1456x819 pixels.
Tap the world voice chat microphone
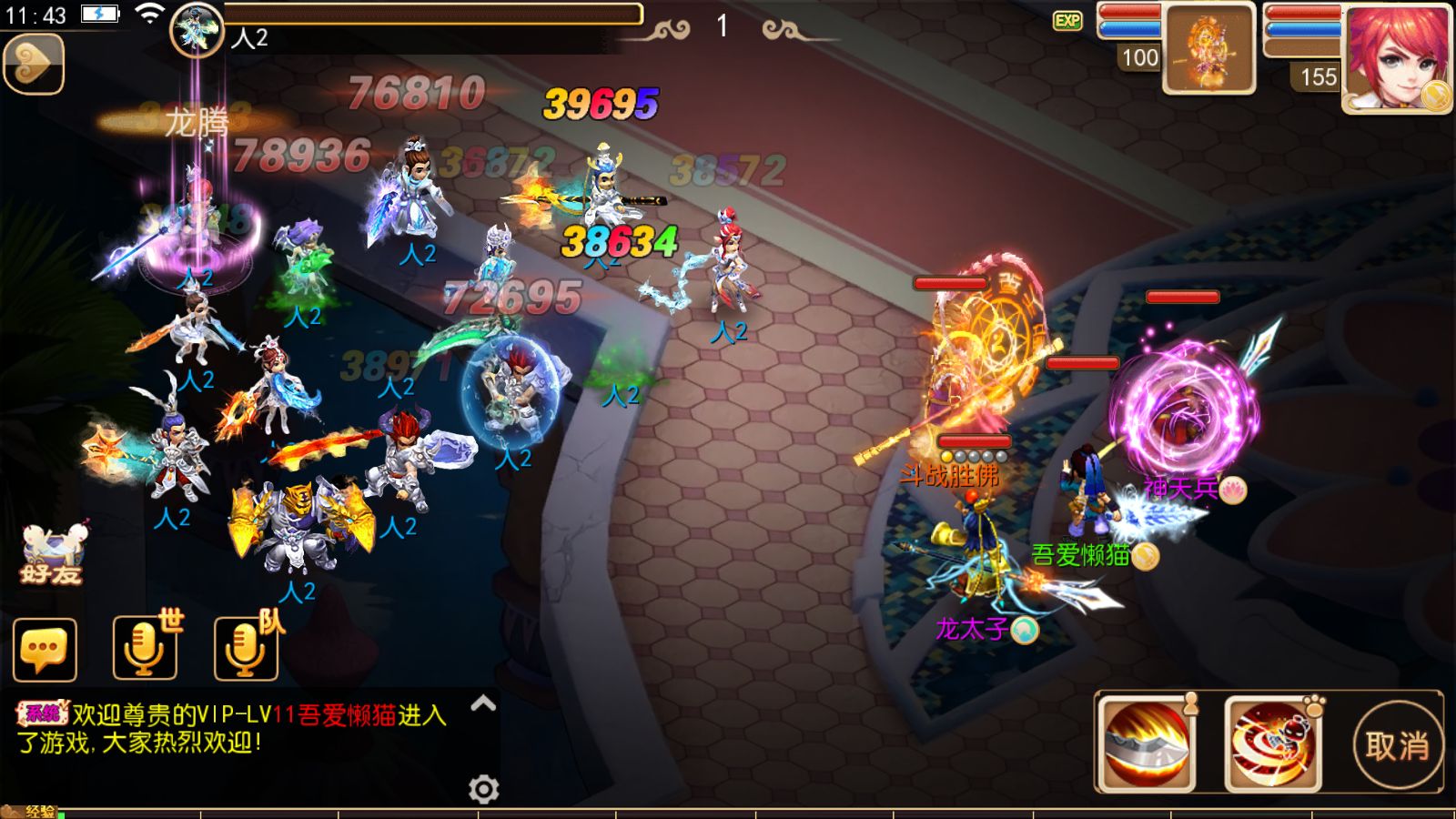145,648
